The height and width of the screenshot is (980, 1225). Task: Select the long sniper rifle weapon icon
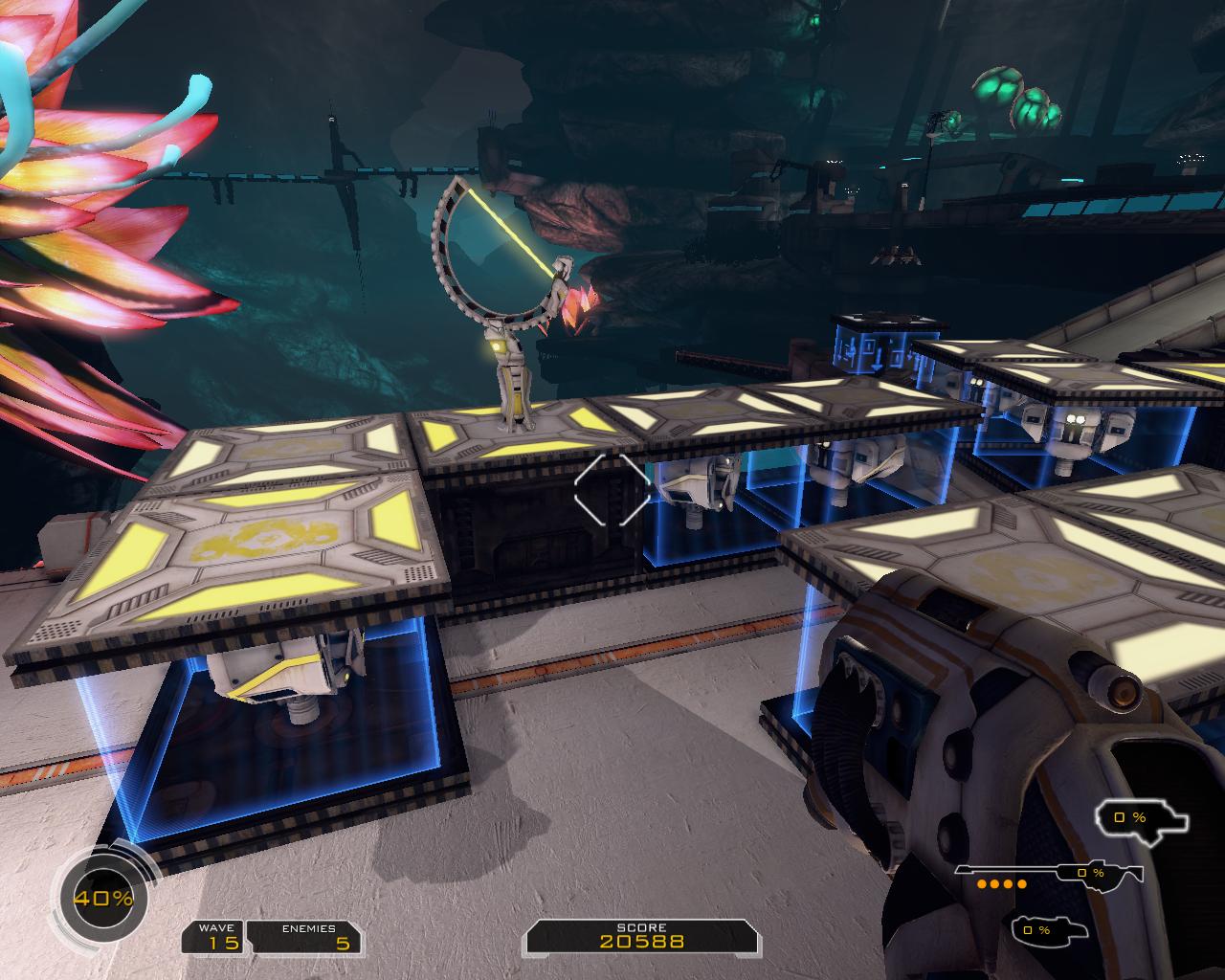click(1049, 873)
